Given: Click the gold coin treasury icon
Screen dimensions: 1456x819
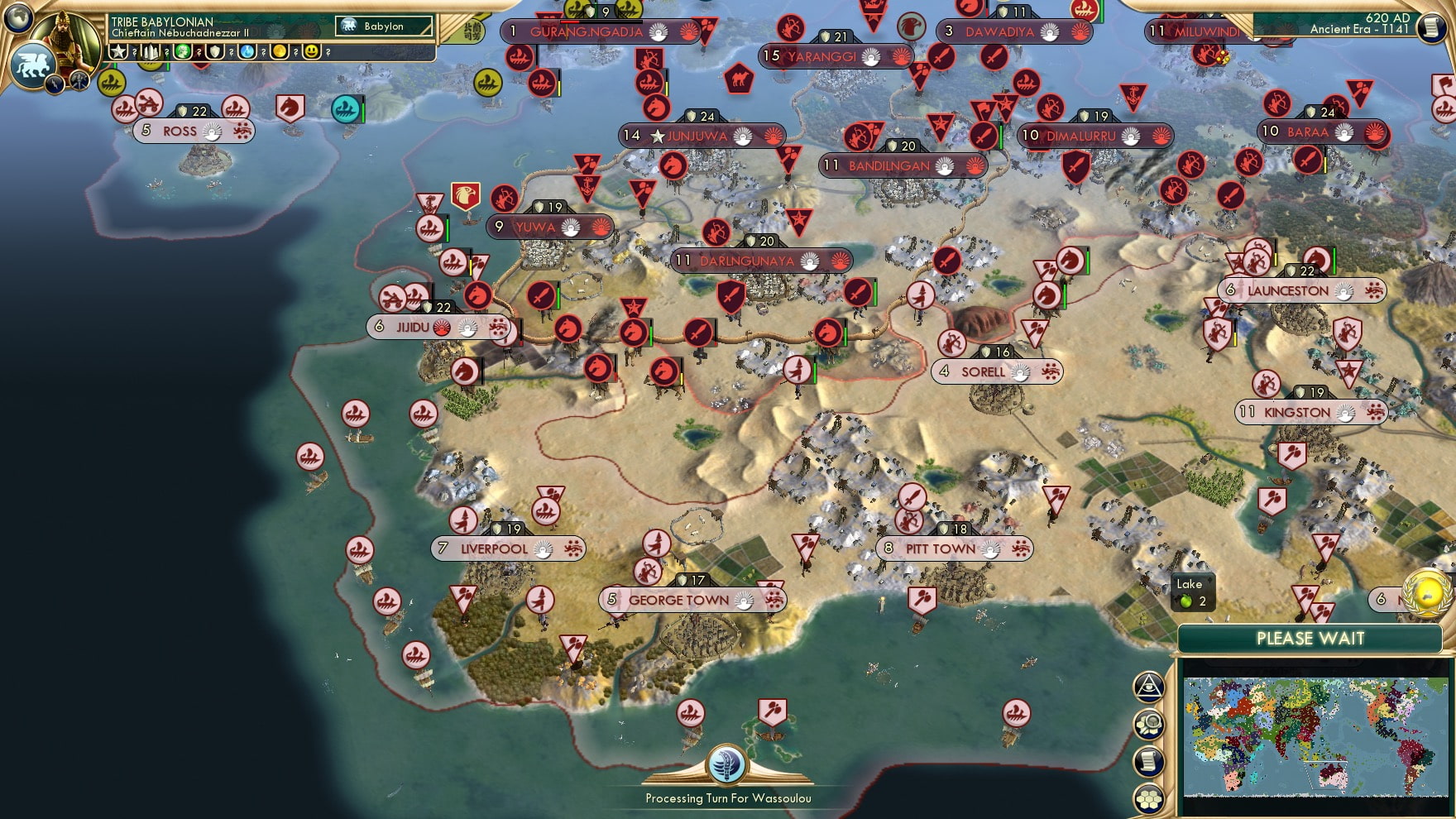Looking at the screenshot, I should click(281, 51).
